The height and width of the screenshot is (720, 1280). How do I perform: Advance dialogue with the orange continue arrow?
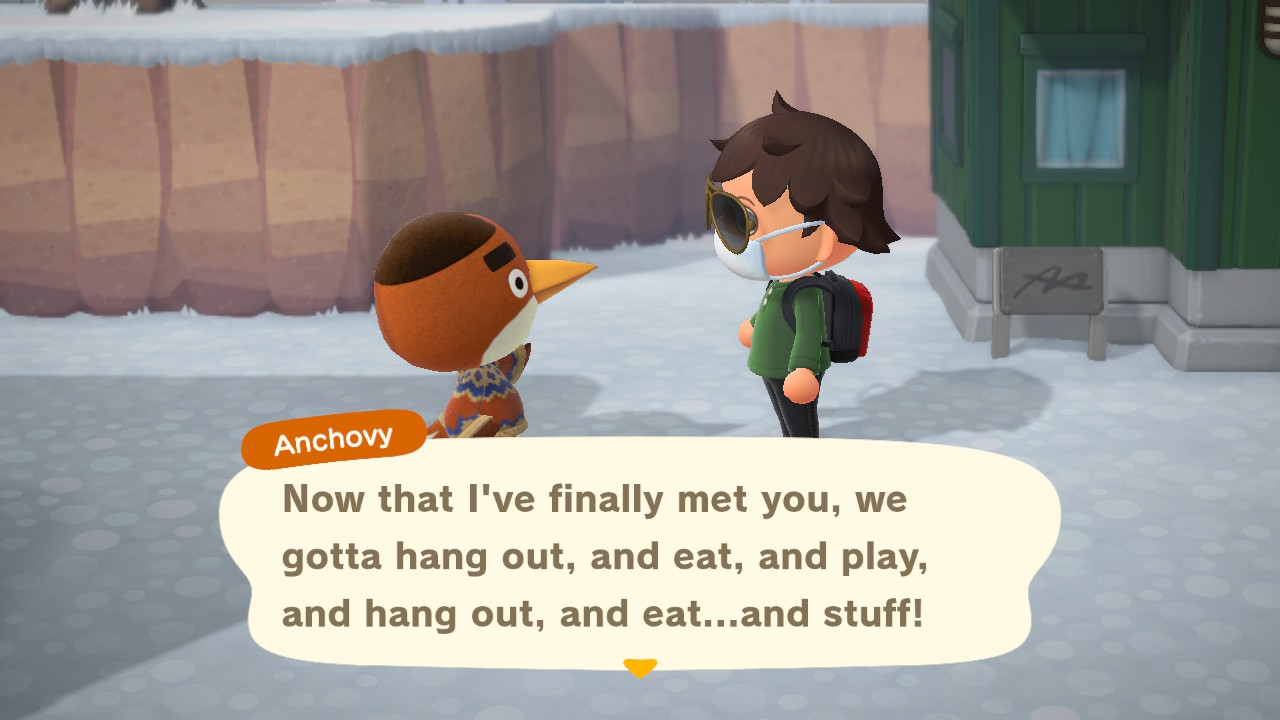640,667
